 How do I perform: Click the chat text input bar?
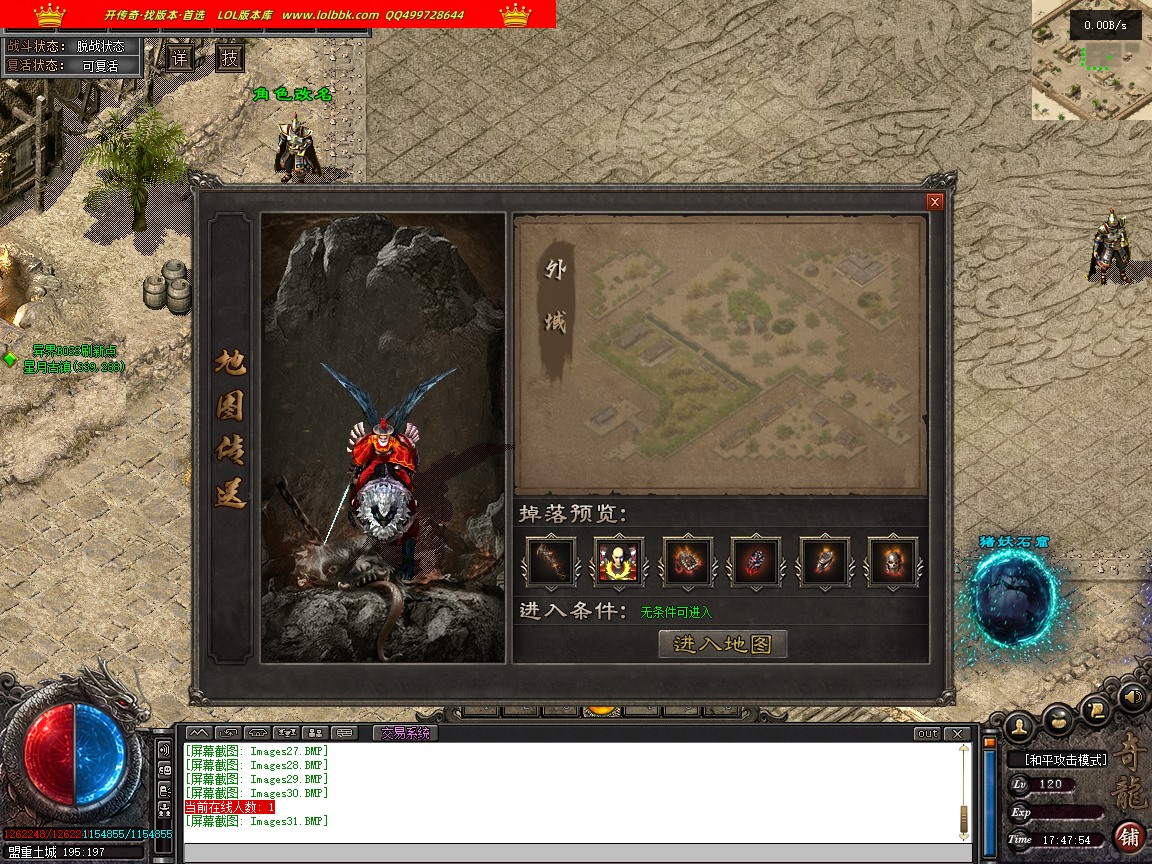coord(576,853)
